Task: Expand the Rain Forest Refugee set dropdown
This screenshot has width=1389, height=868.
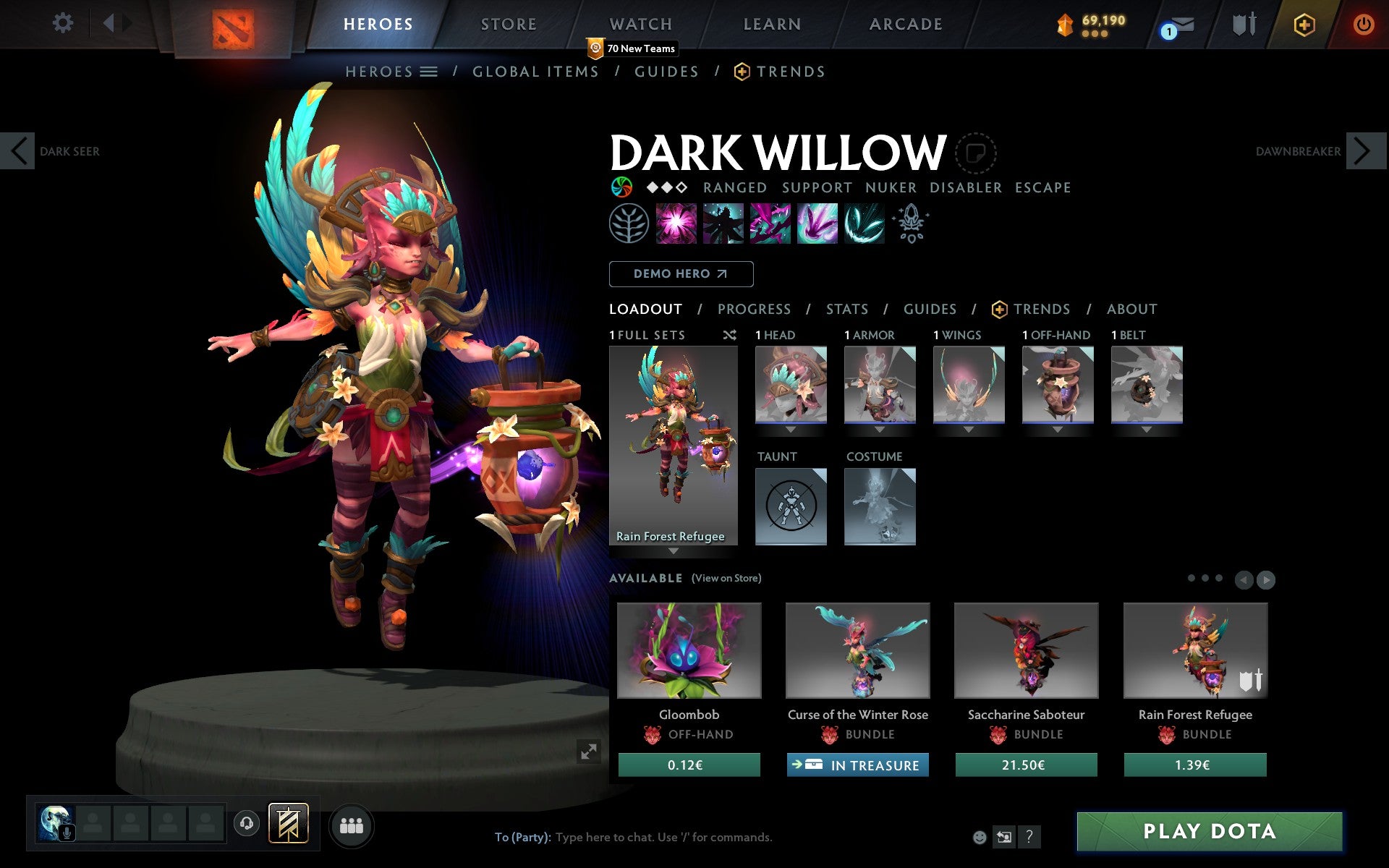Action: point(674,550)
